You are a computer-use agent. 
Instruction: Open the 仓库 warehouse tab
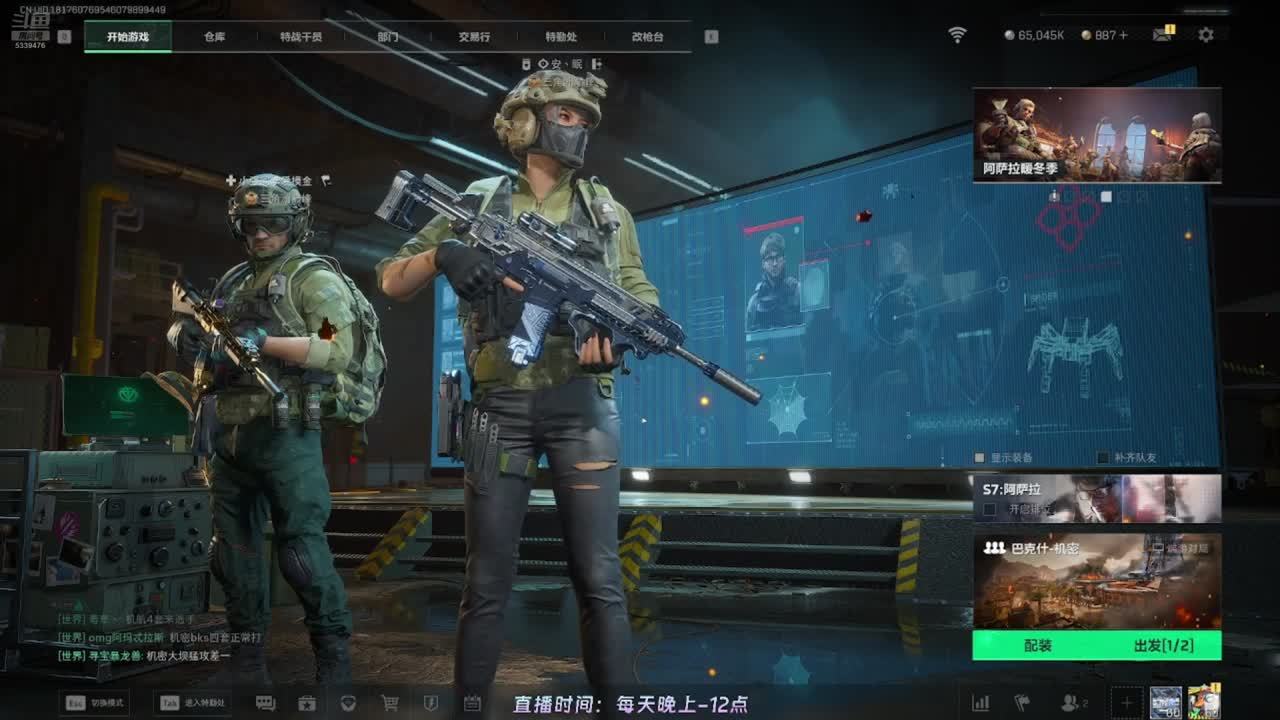click(214, 37)
